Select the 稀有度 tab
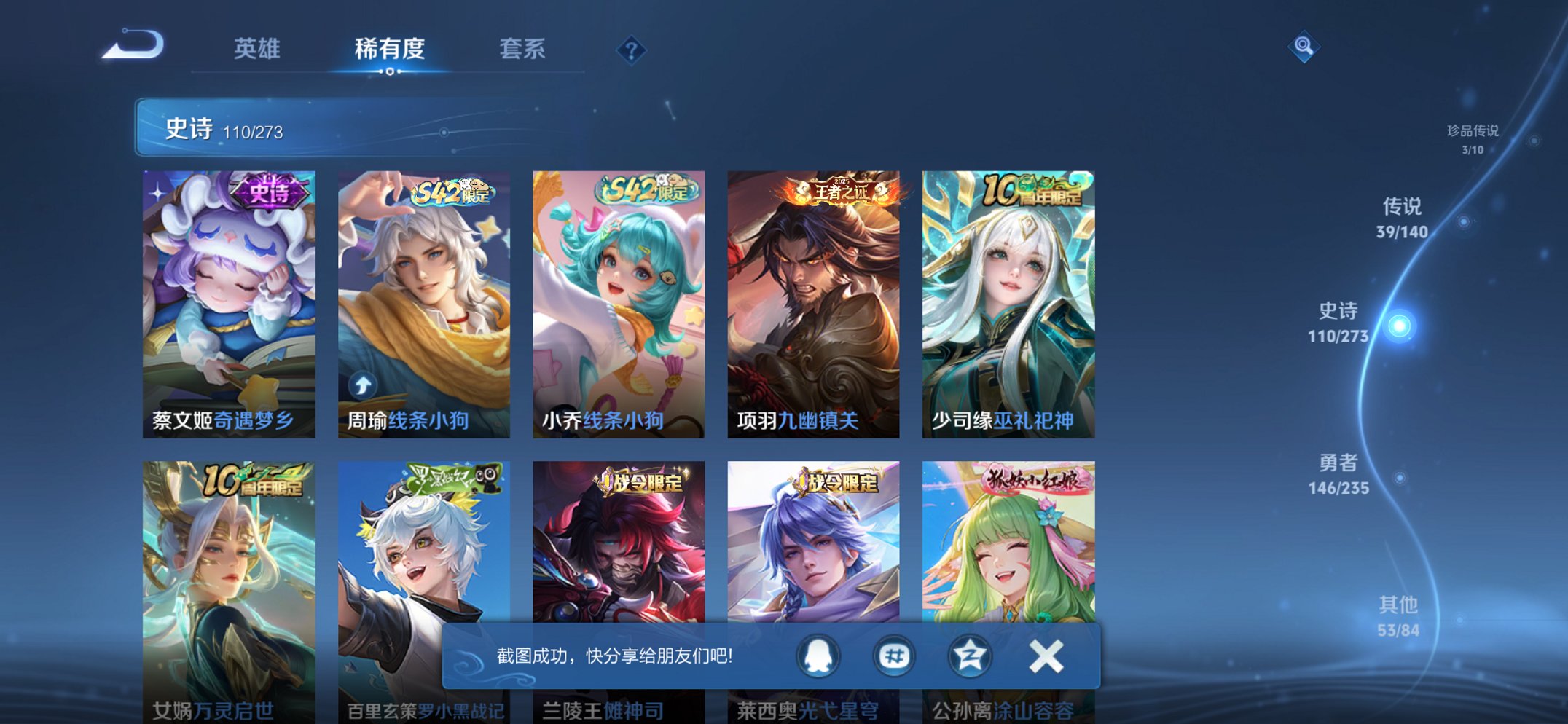The image size is (1568, 724). [x=391, y=49]
